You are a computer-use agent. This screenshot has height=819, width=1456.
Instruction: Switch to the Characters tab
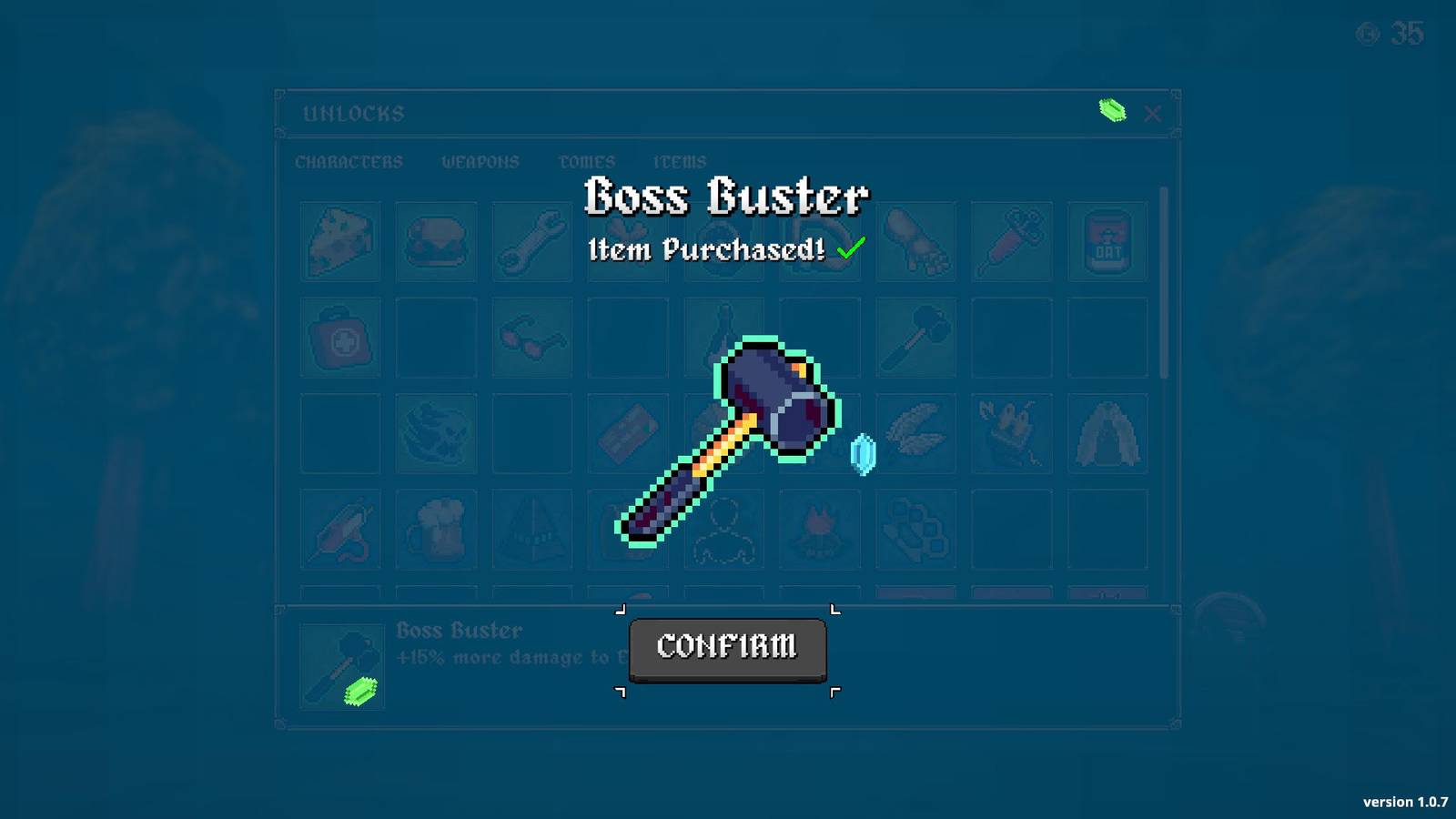click(x=349, y=162)
